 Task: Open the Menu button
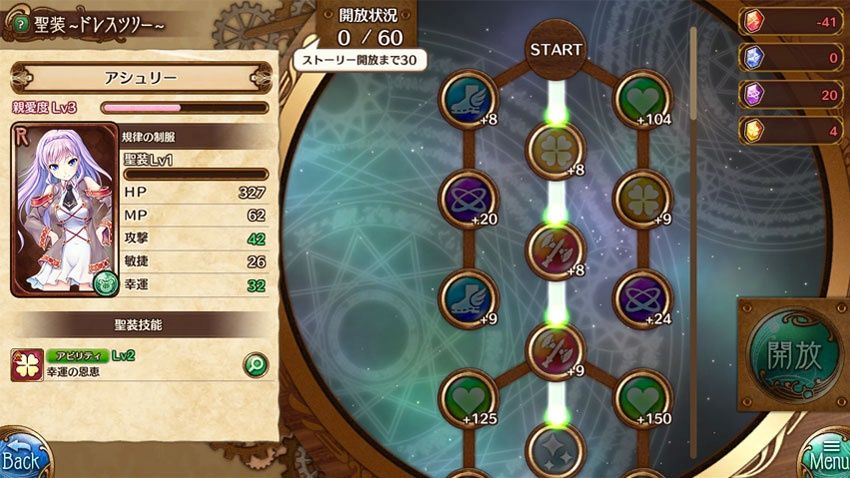826,455
